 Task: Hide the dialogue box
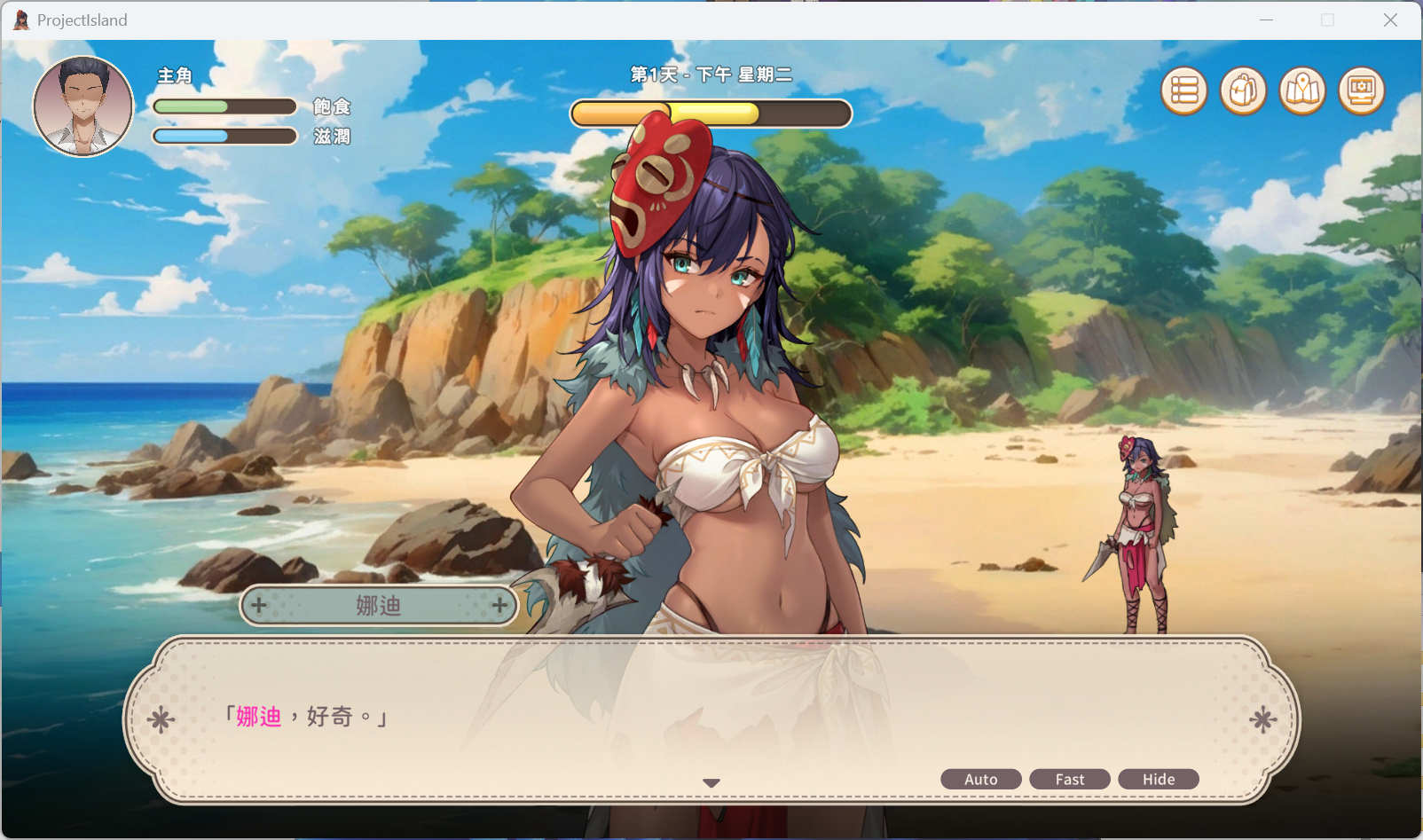tap(1158, 779)
